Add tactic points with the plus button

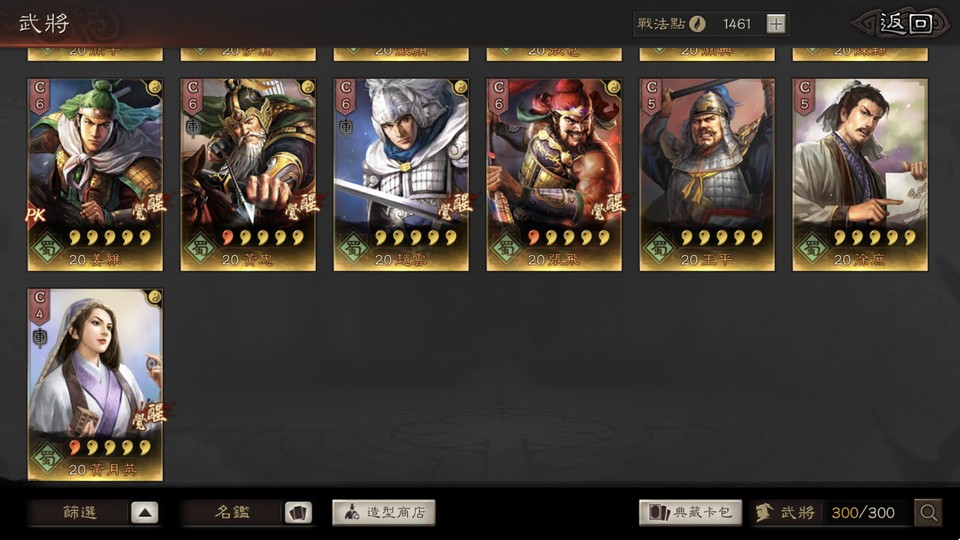coord(777,24)
